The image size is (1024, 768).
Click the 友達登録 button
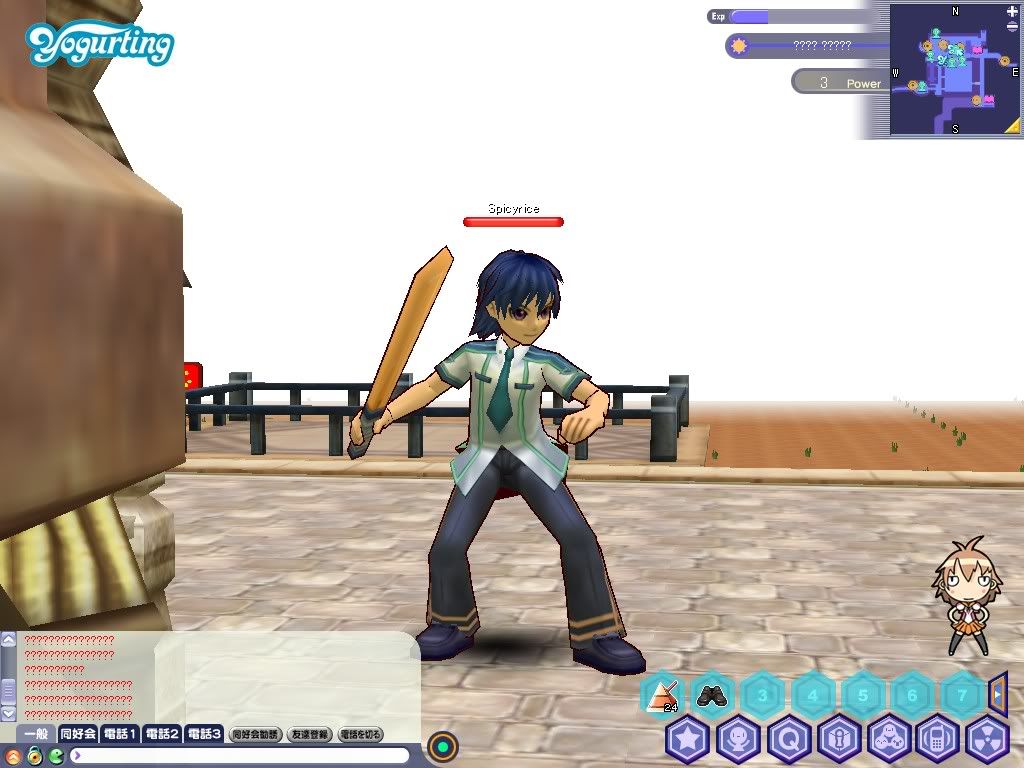(x=309, y=734)
